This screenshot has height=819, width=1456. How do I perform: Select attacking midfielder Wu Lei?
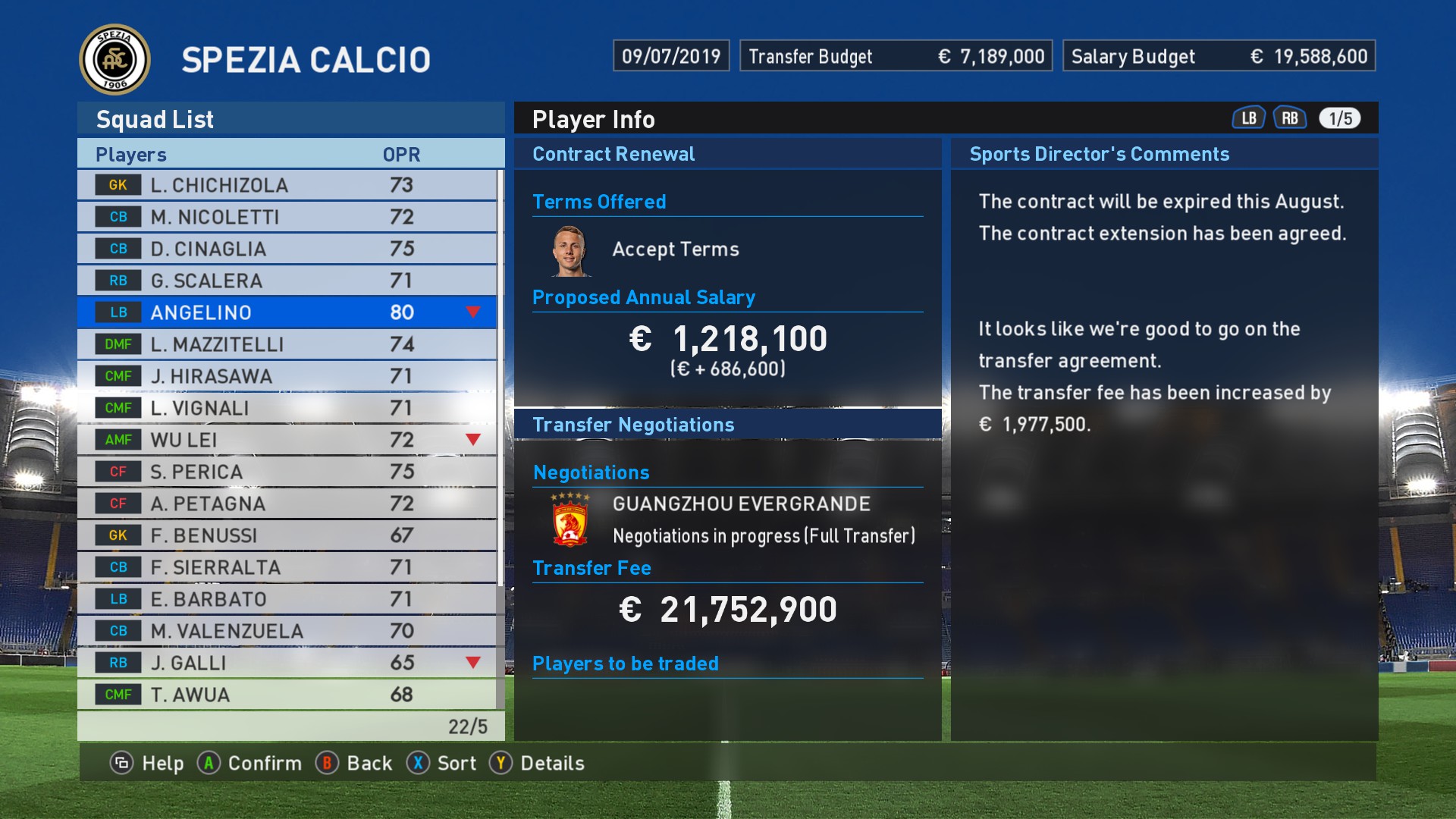(287, 440)
